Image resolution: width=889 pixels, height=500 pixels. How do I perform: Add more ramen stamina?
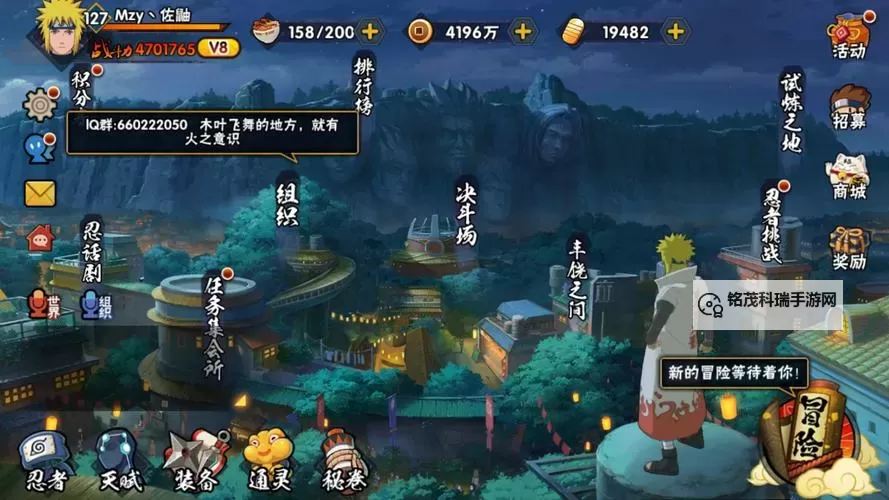click(x=370, y=31)
